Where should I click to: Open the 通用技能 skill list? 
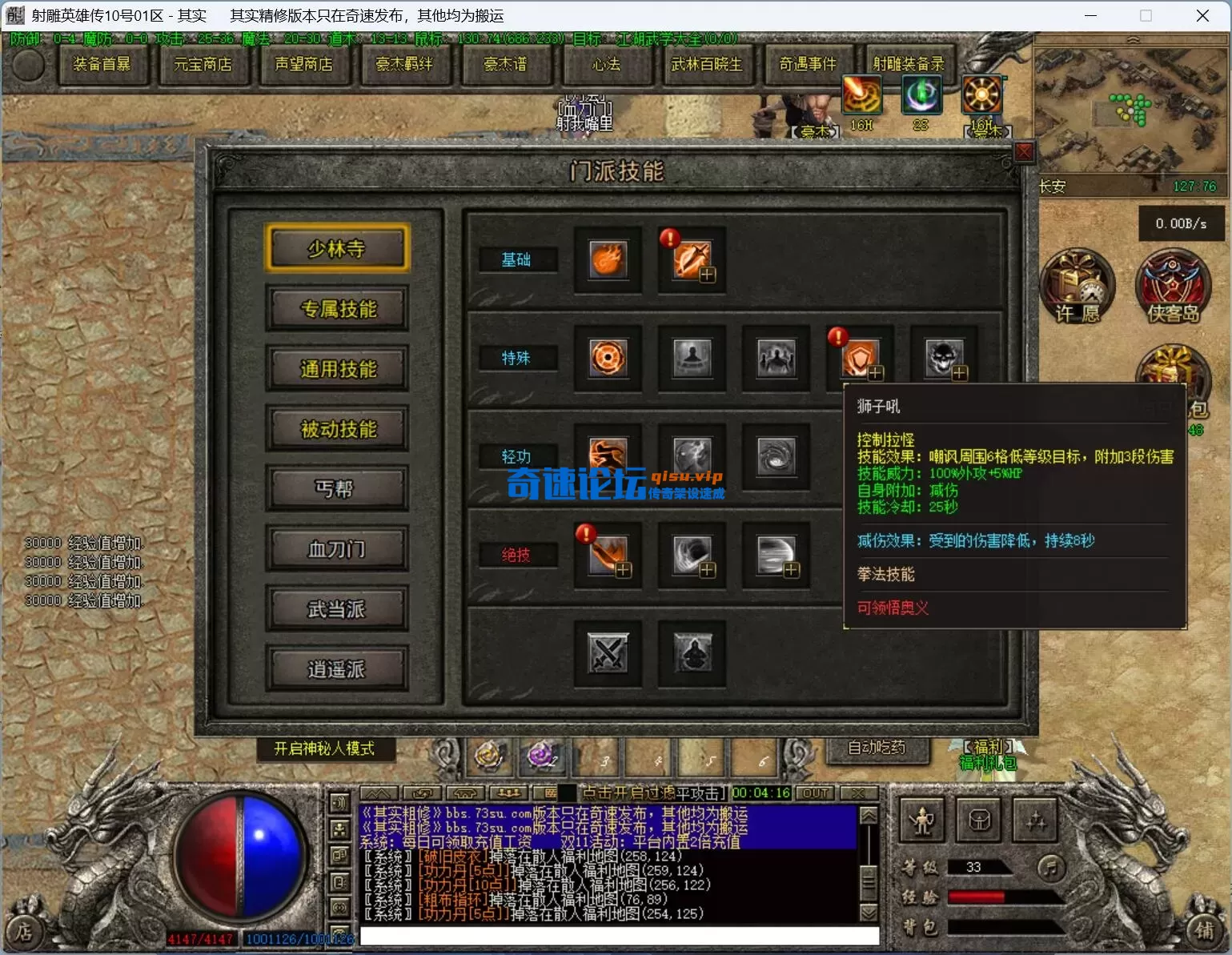[x=337, y=369]
